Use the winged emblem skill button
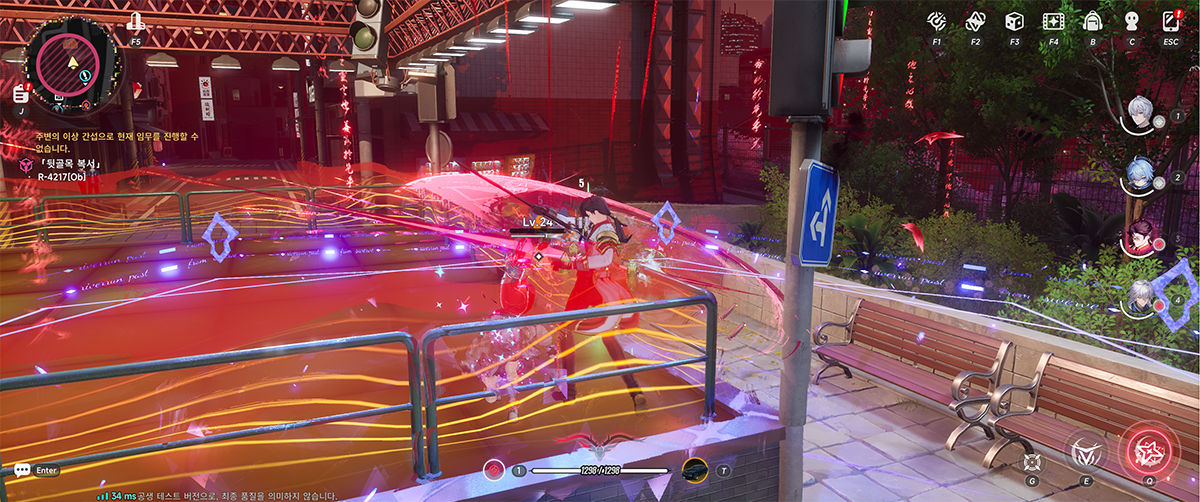Image resolution: width=1200 pixels, height=502 pixels. [1085, 452]
